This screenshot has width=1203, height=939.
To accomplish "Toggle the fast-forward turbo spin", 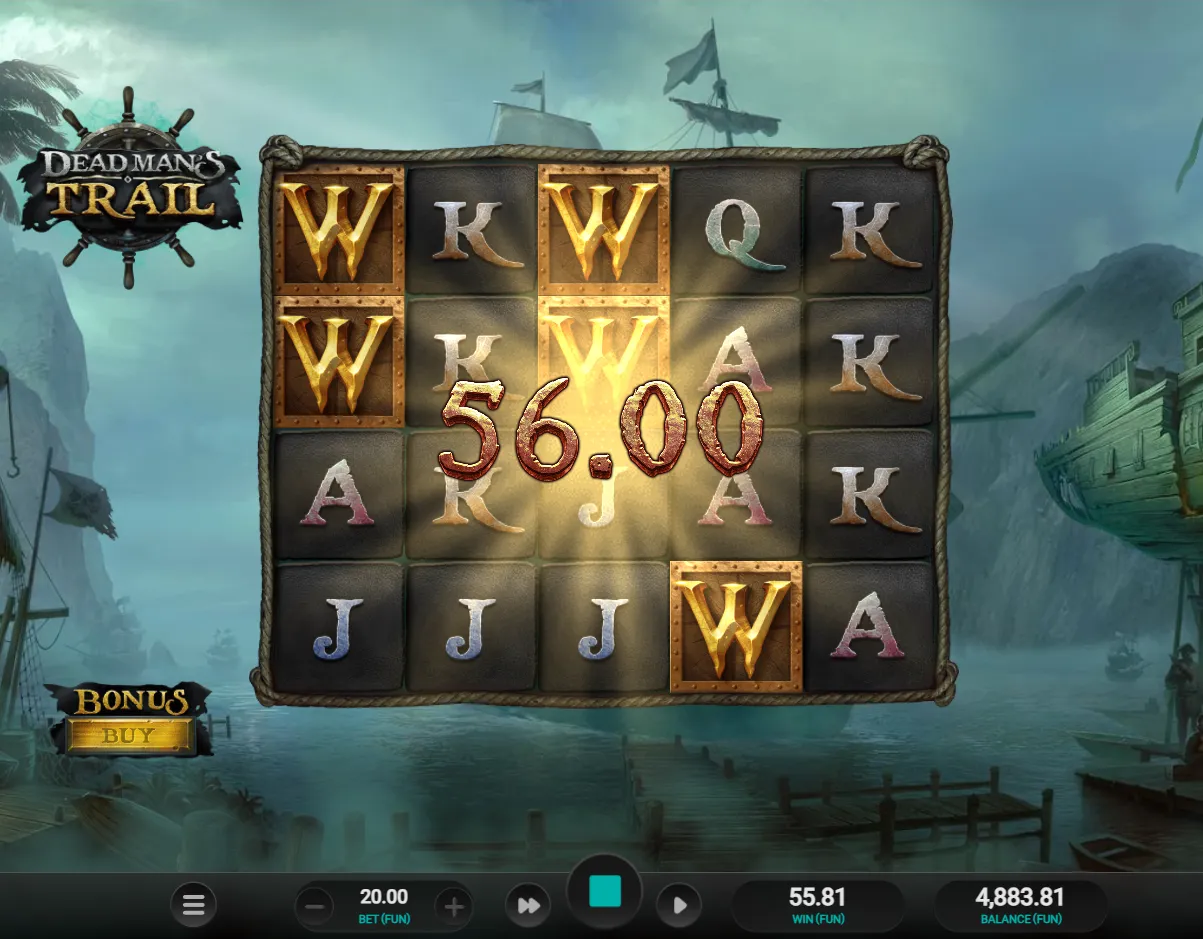I will (528, 906).
